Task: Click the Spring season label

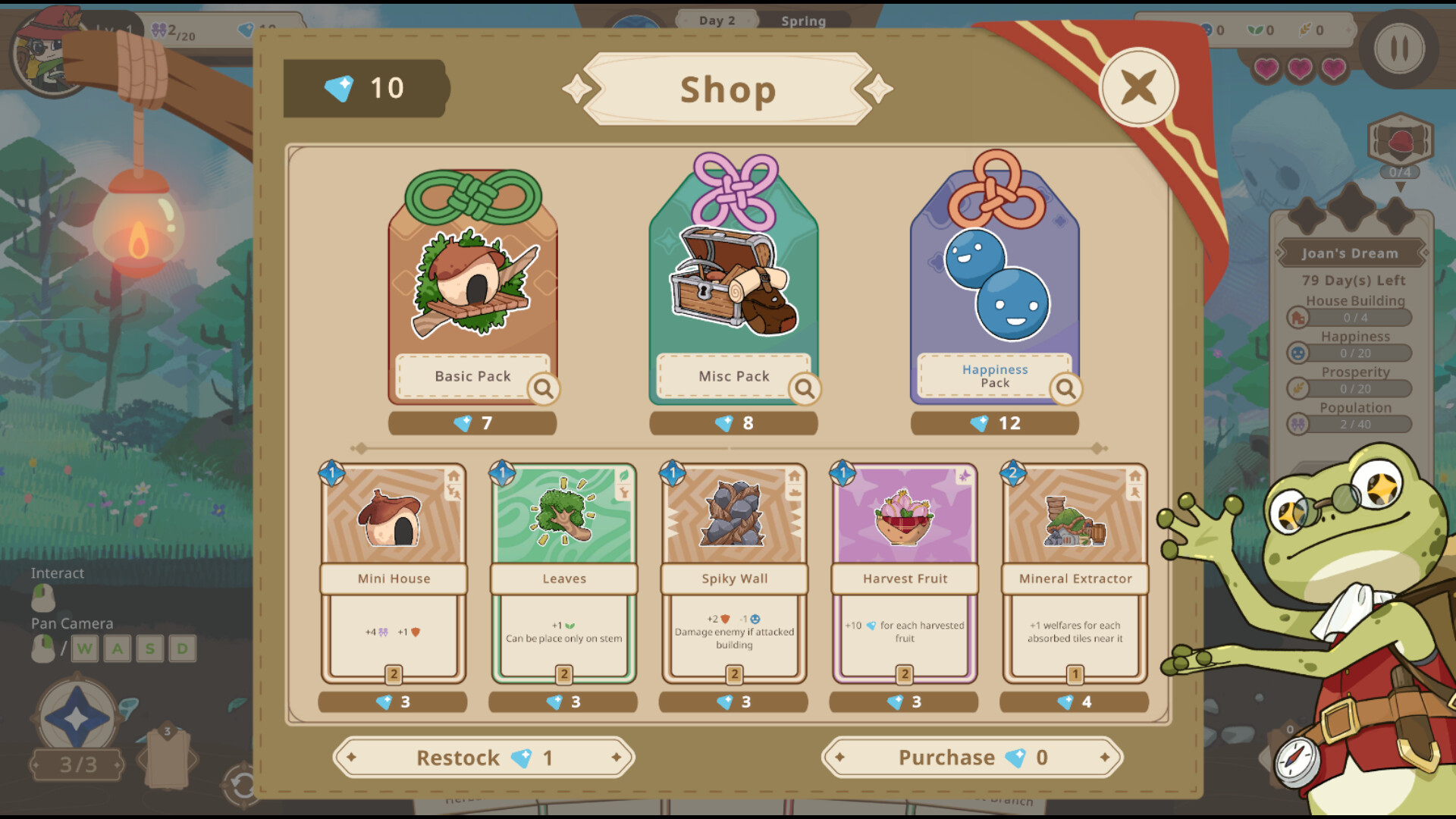Action: [803, 21]
